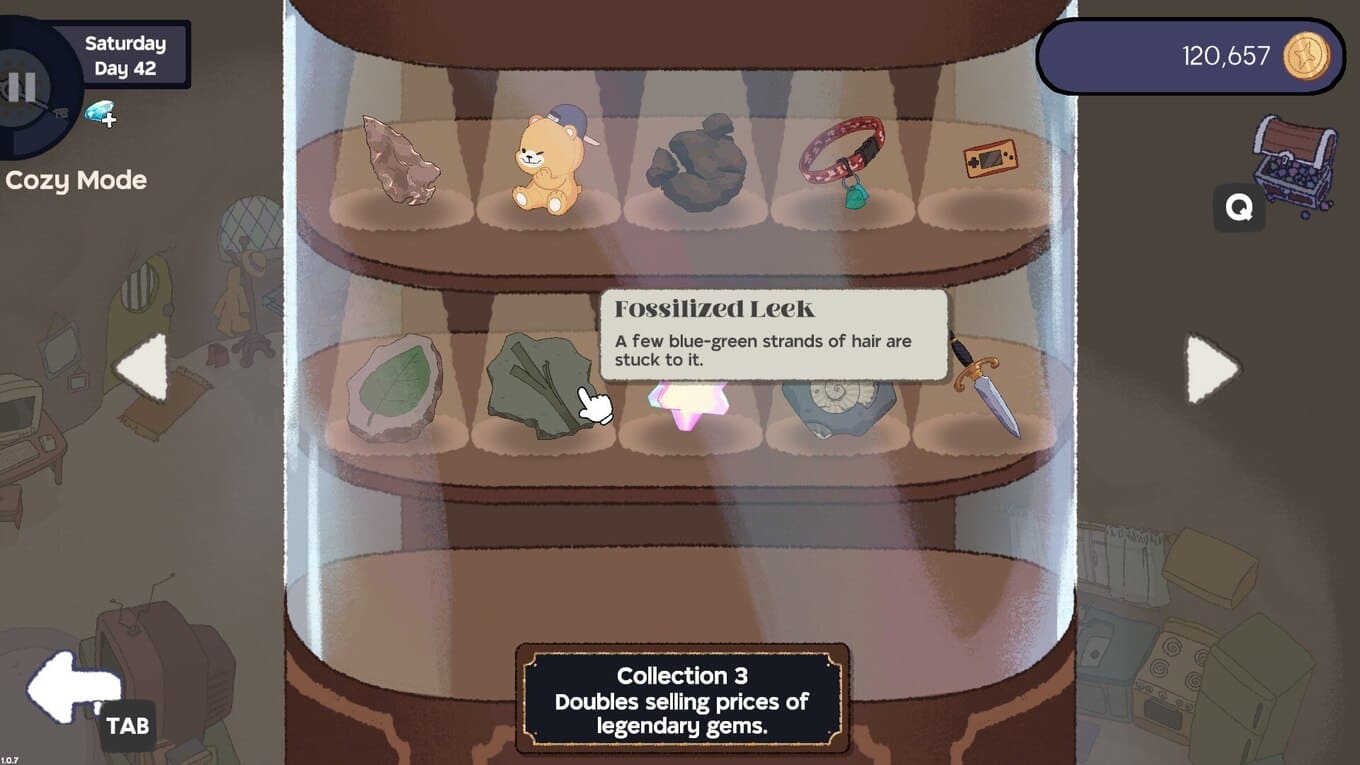
Task: Go to the next collection with right arrow
Action: pyautogui.click(x=1211, y=368)
